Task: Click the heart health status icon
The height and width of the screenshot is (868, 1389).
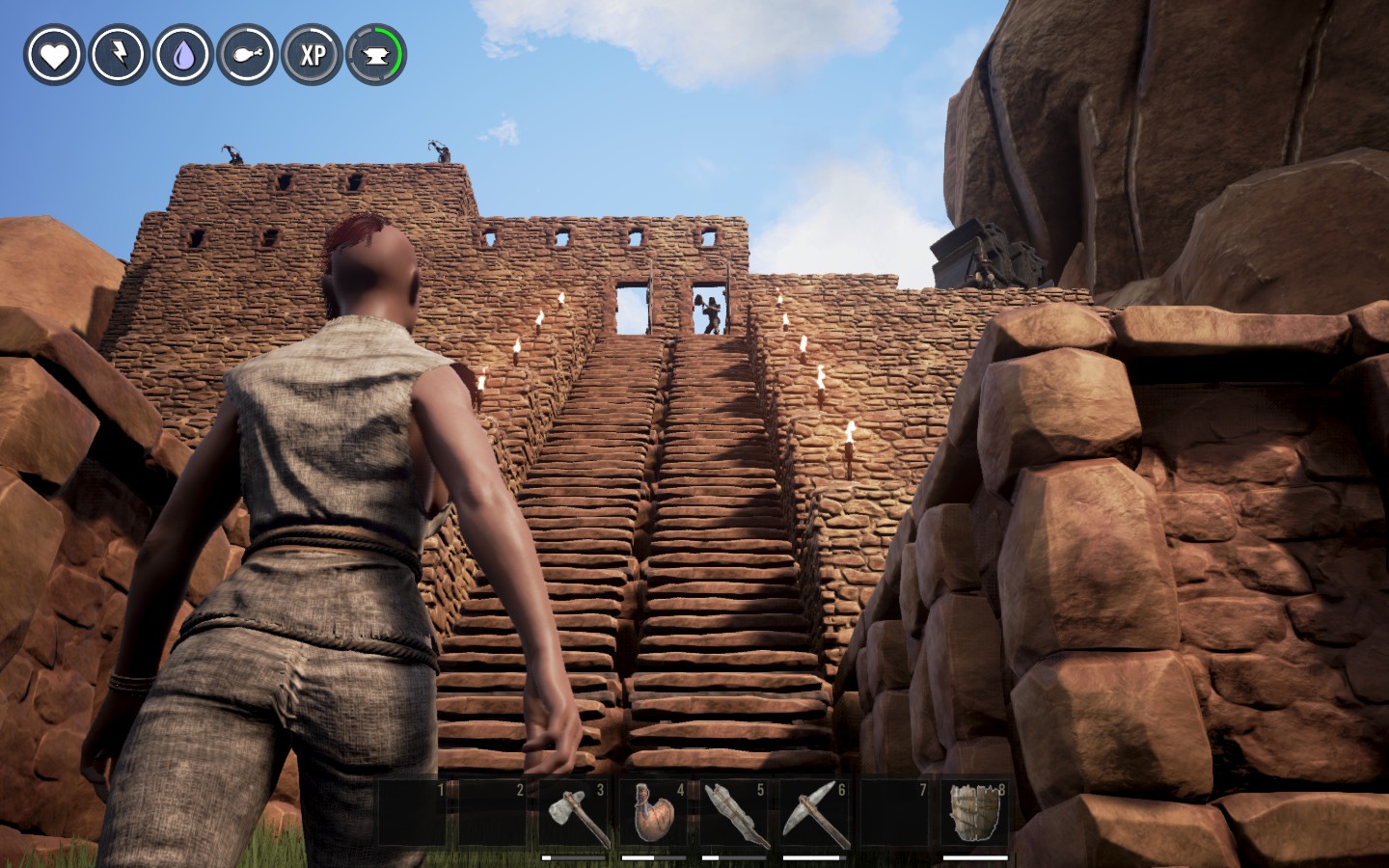Action: [x=54, y=55]
